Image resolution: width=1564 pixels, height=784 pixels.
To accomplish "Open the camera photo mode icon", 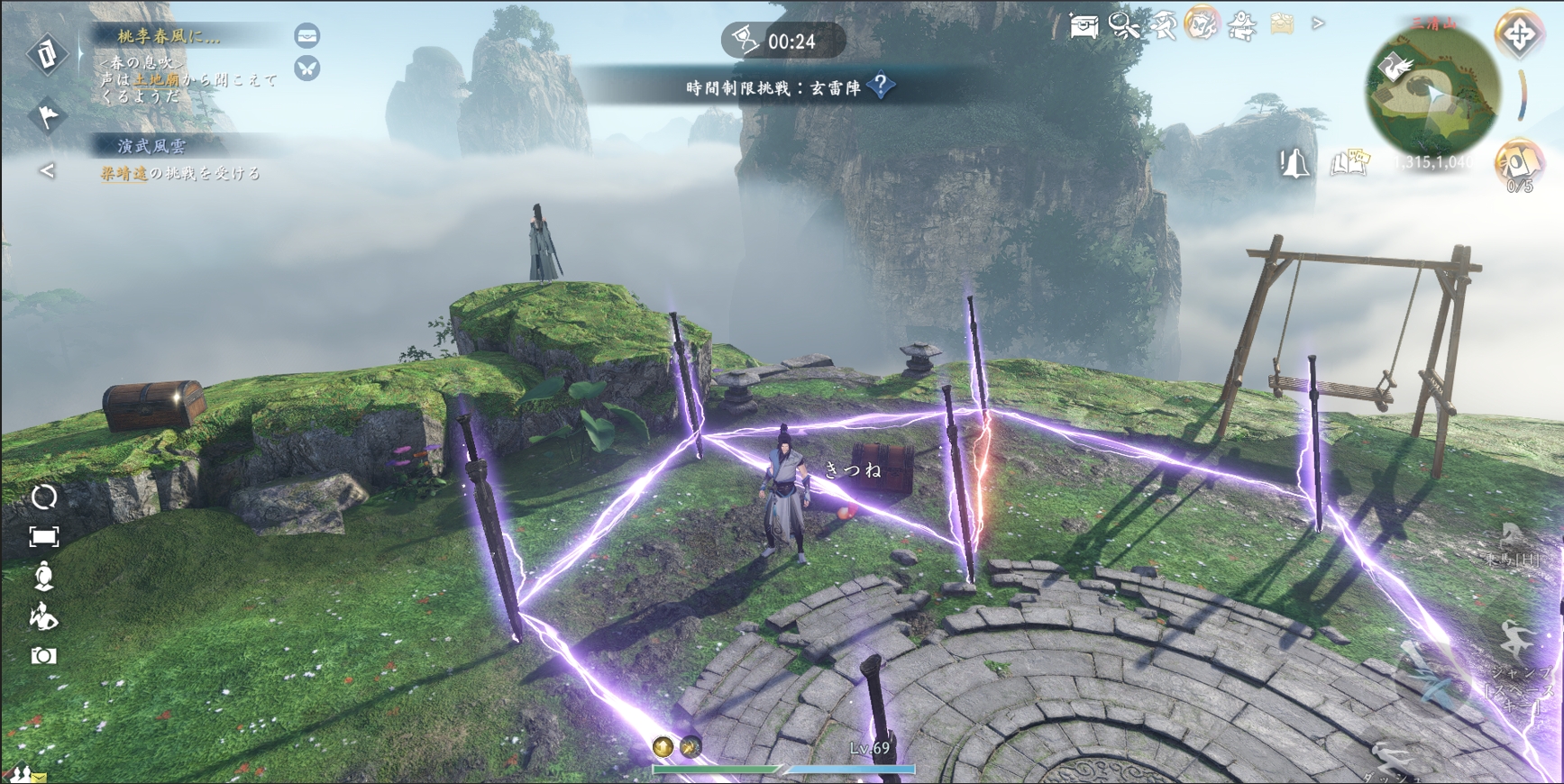I will tap(43, 656).
